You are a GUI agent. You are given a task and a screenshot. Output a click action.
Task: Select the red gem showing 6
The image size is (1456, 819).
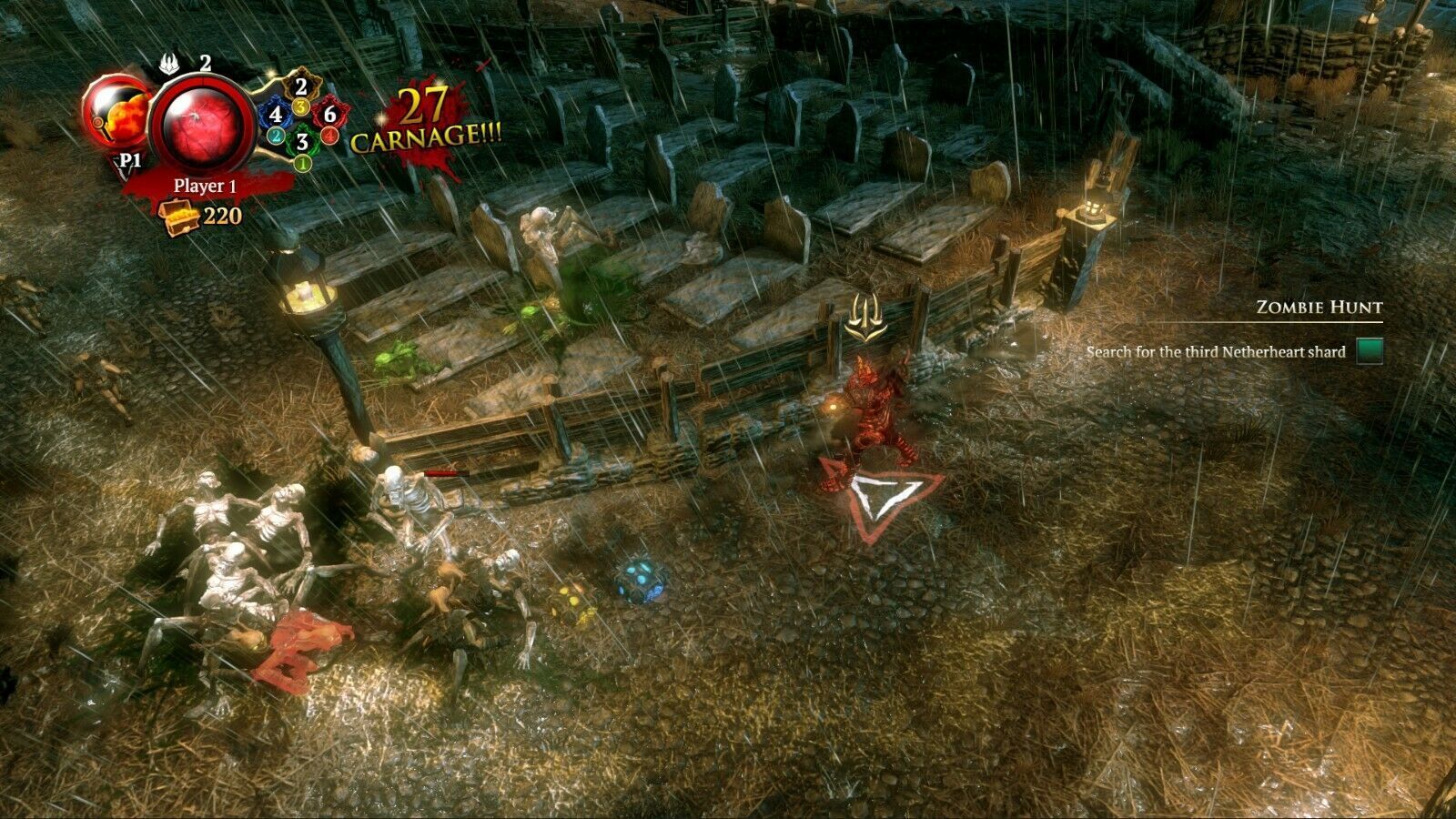[x=330, y=115]
